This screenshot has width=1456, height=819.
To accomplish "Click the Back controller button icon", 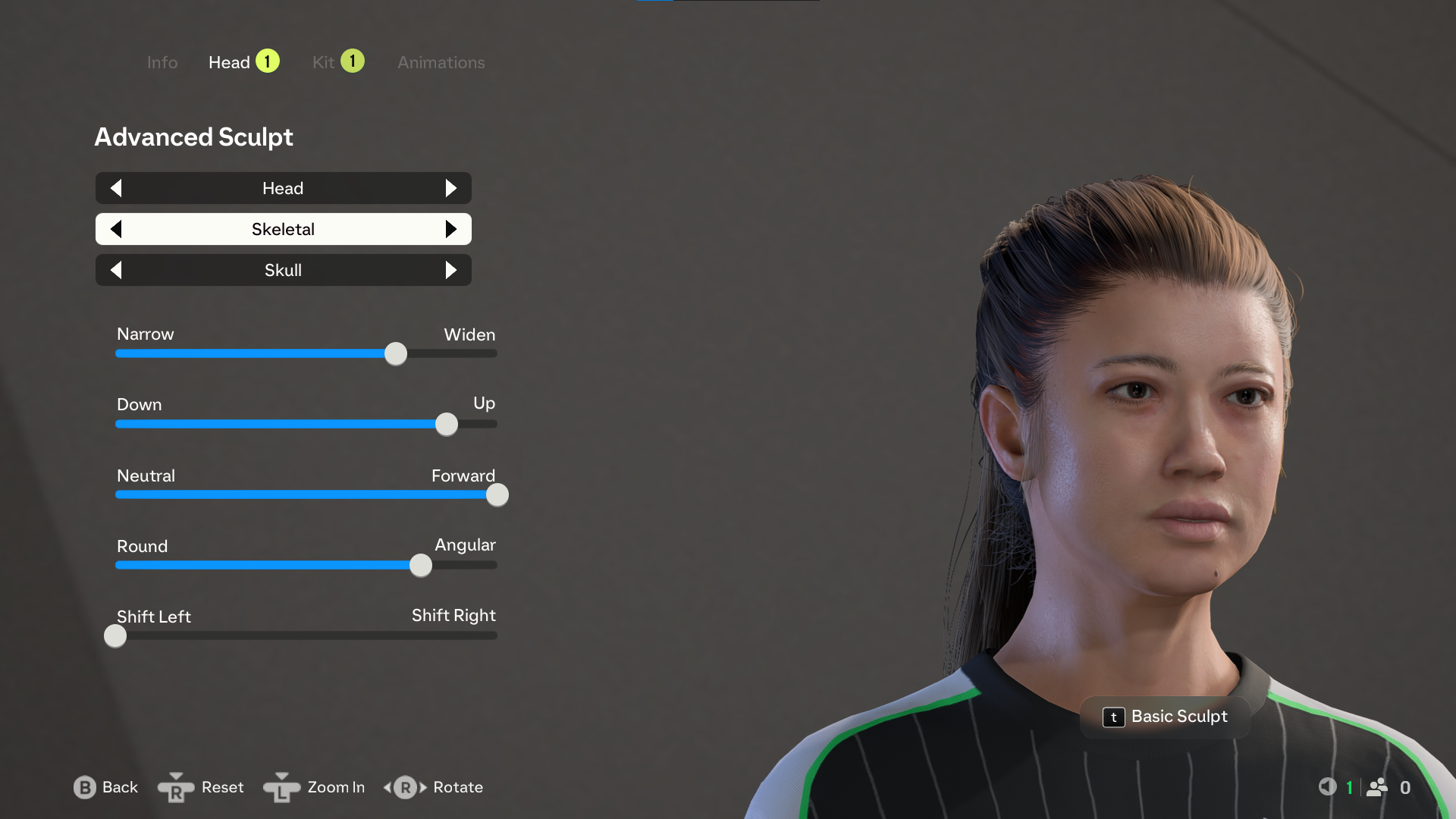I will coord(84,788).
